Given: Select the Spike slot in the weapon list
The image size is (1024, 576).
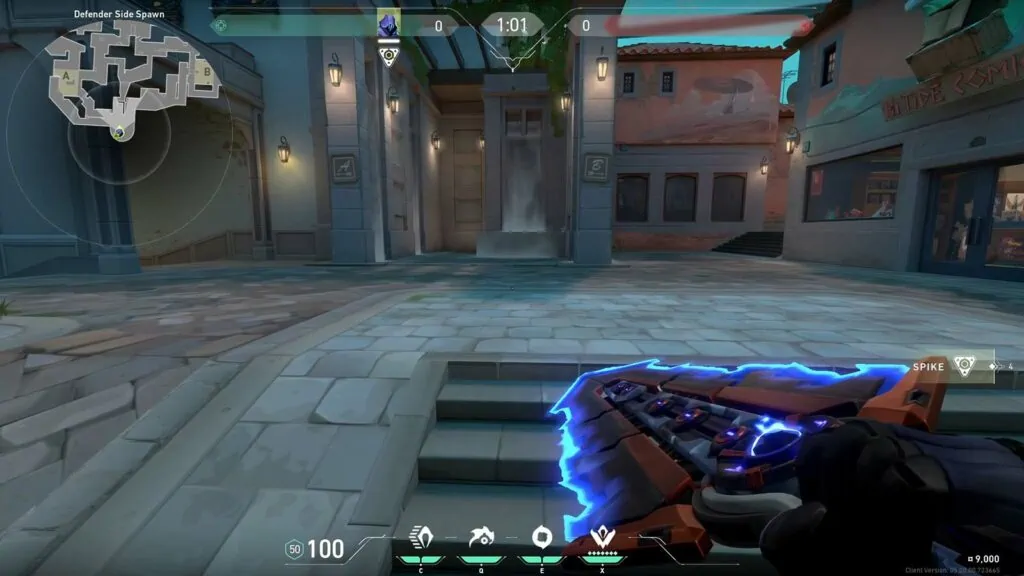Looking at the screenshot, I should 962,366.
